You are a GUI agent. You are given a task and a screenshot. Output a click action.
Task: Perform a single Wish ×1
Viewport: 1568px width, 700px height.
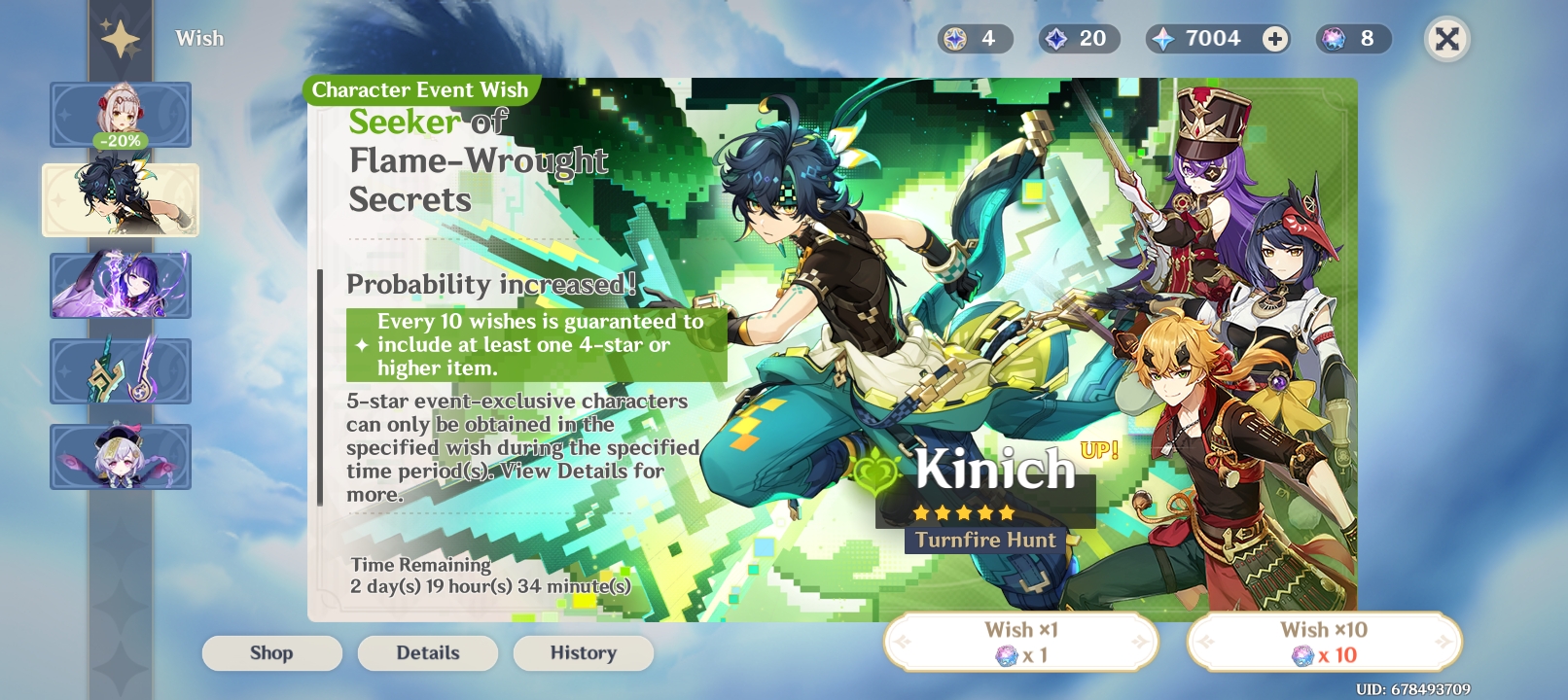(x=1019, y=640)
